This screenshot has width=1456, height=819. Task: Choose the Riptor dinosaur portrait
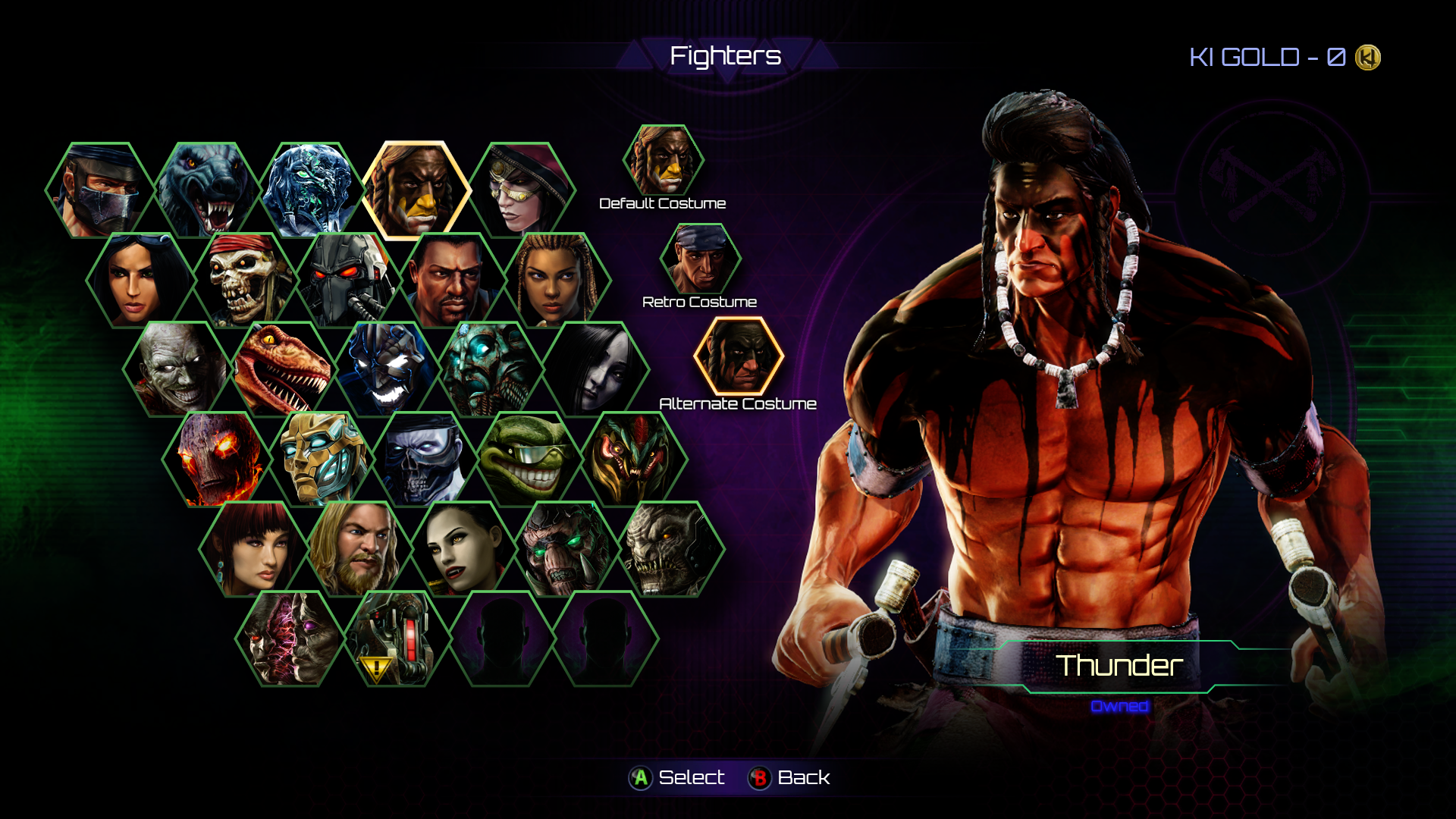pos(282,370)
